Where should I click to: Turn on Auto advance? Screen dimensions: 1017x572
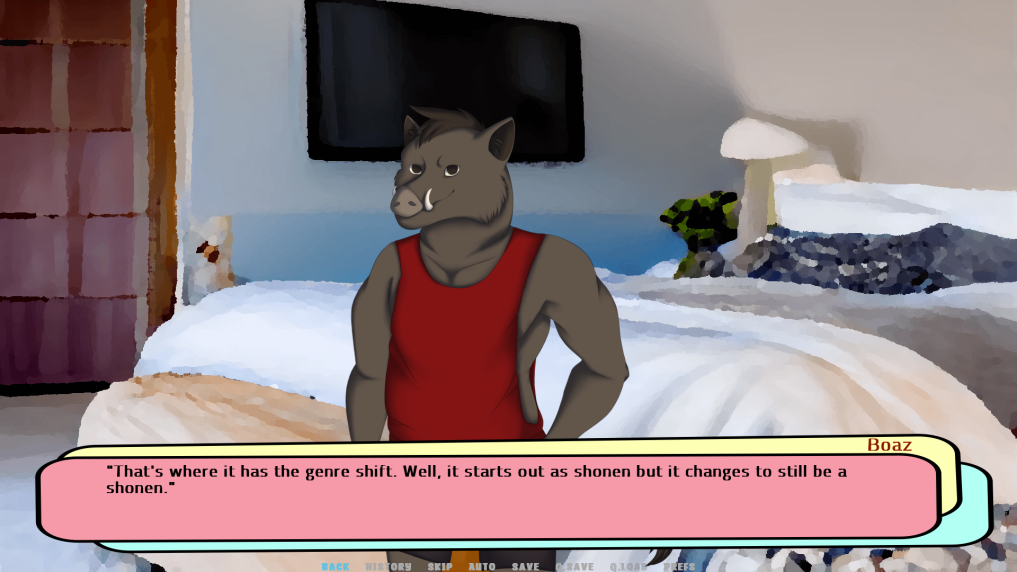point(482,566)
